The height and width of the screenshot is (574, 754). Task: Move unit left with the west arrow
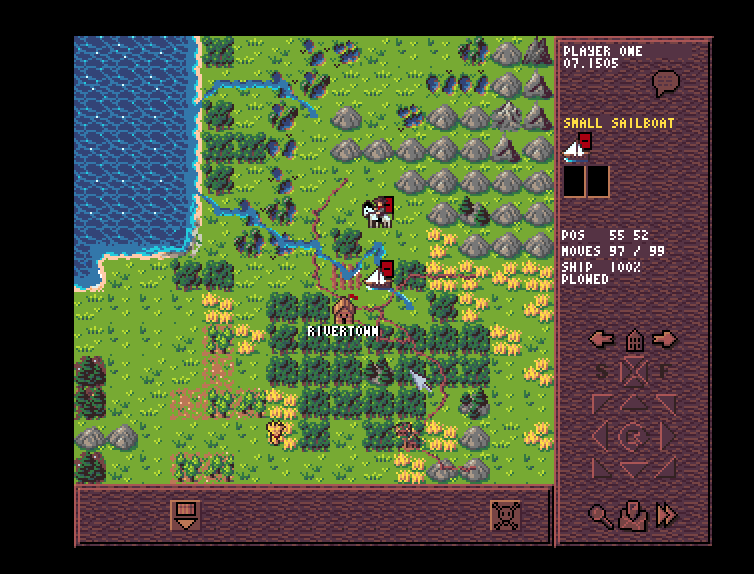(x=598, y=436)
